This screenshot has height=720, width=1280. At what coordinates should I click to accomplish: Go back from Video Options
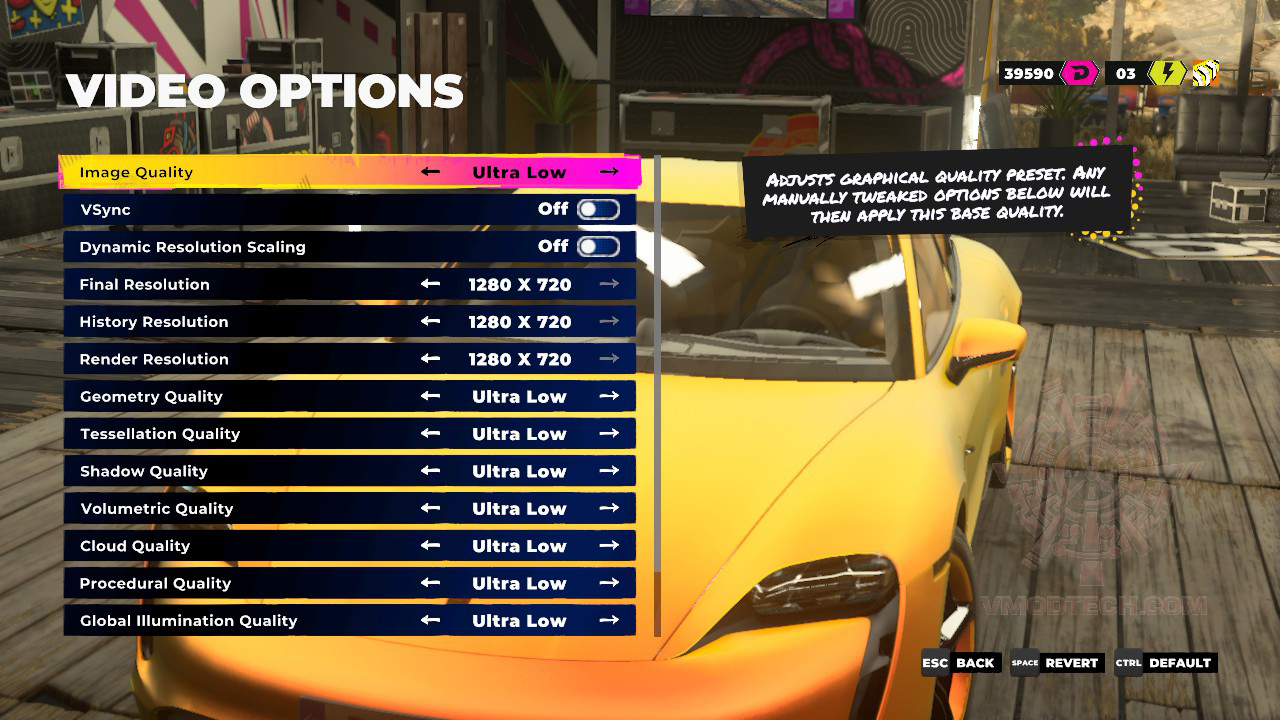961,663
